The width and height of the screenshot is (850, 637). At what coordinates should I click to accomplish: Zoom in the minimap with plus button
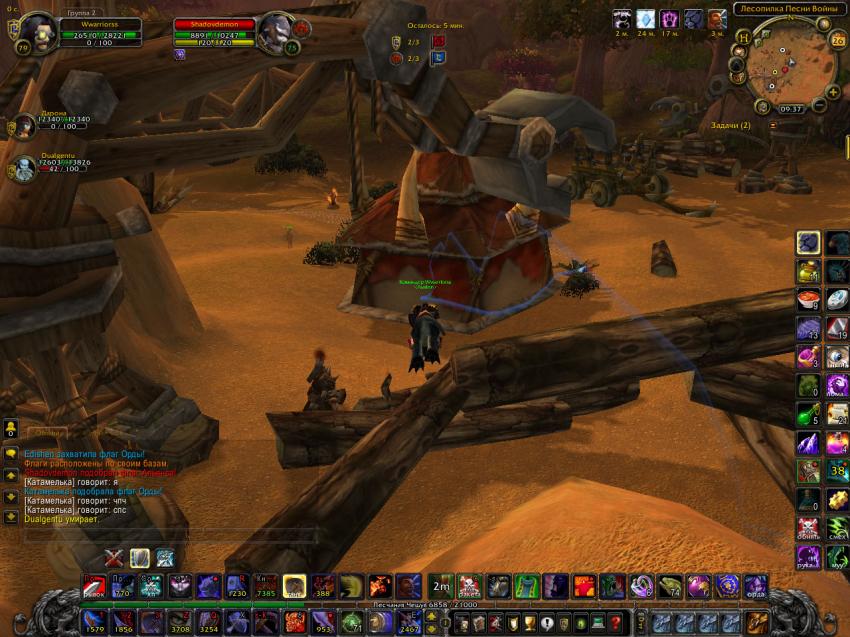click(833, 92)
